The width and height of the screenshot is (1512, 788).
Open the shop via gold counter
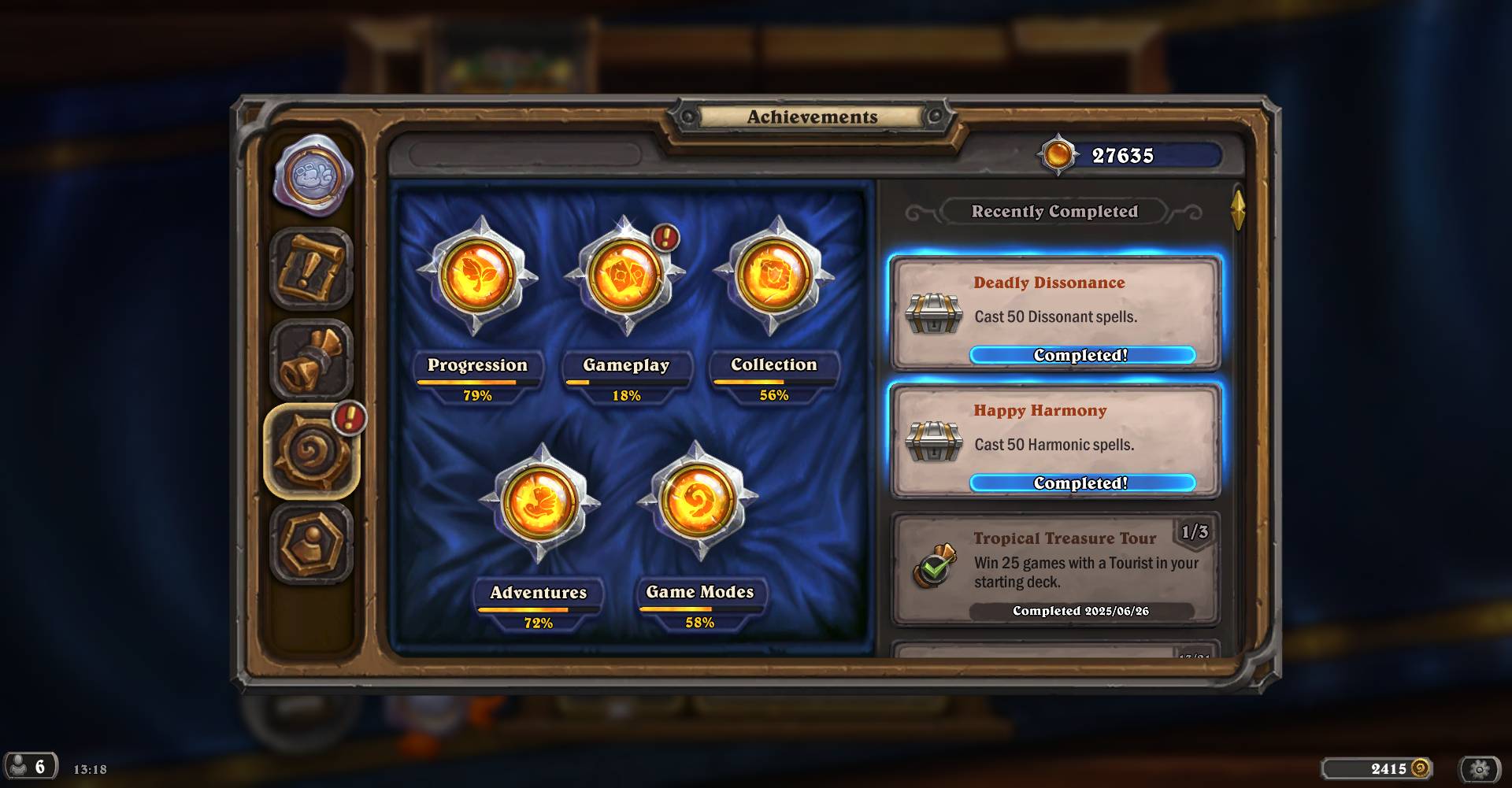[1377, 768]
